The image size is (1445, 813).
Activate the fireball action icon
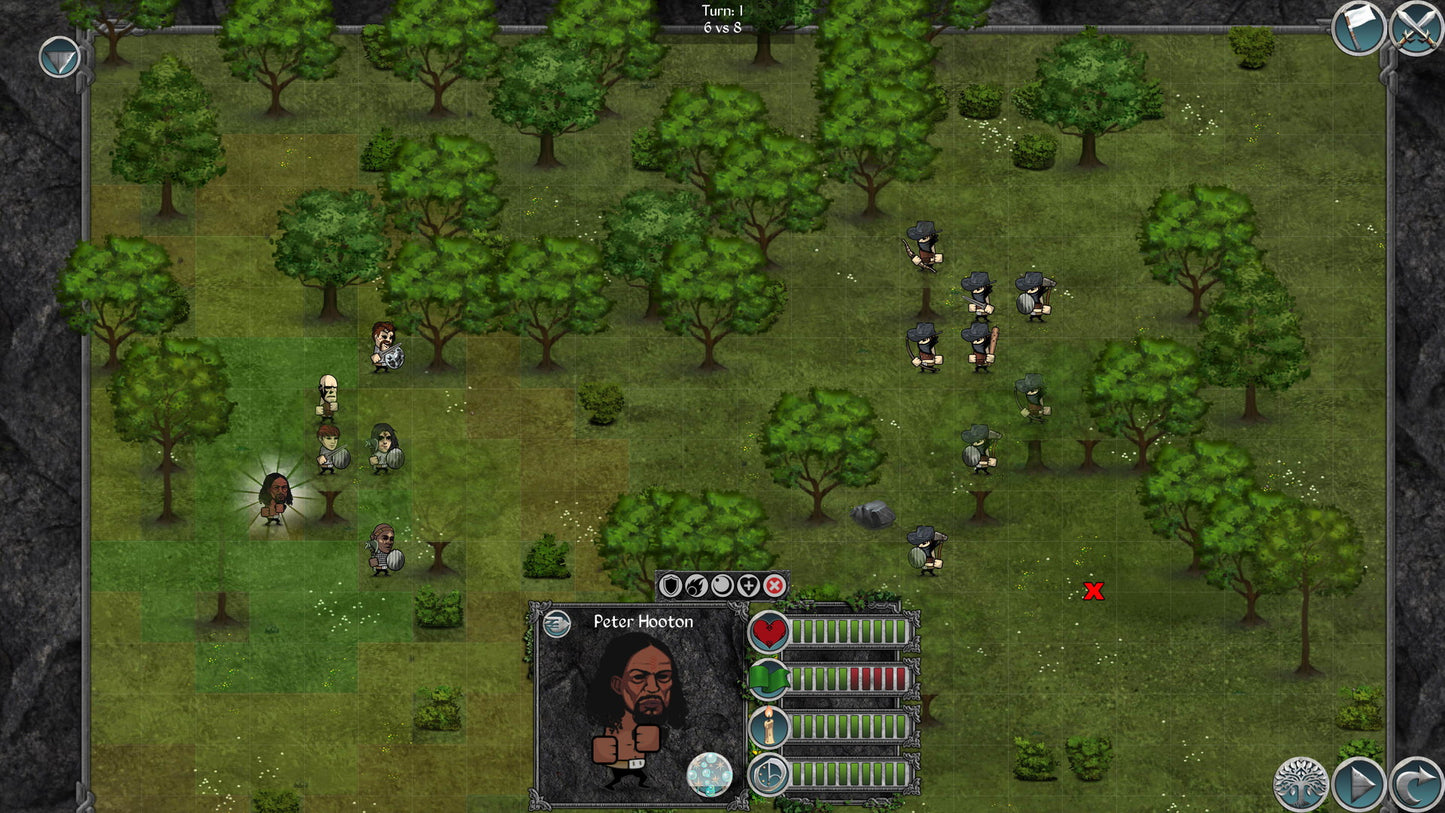[x=696, y=585]
